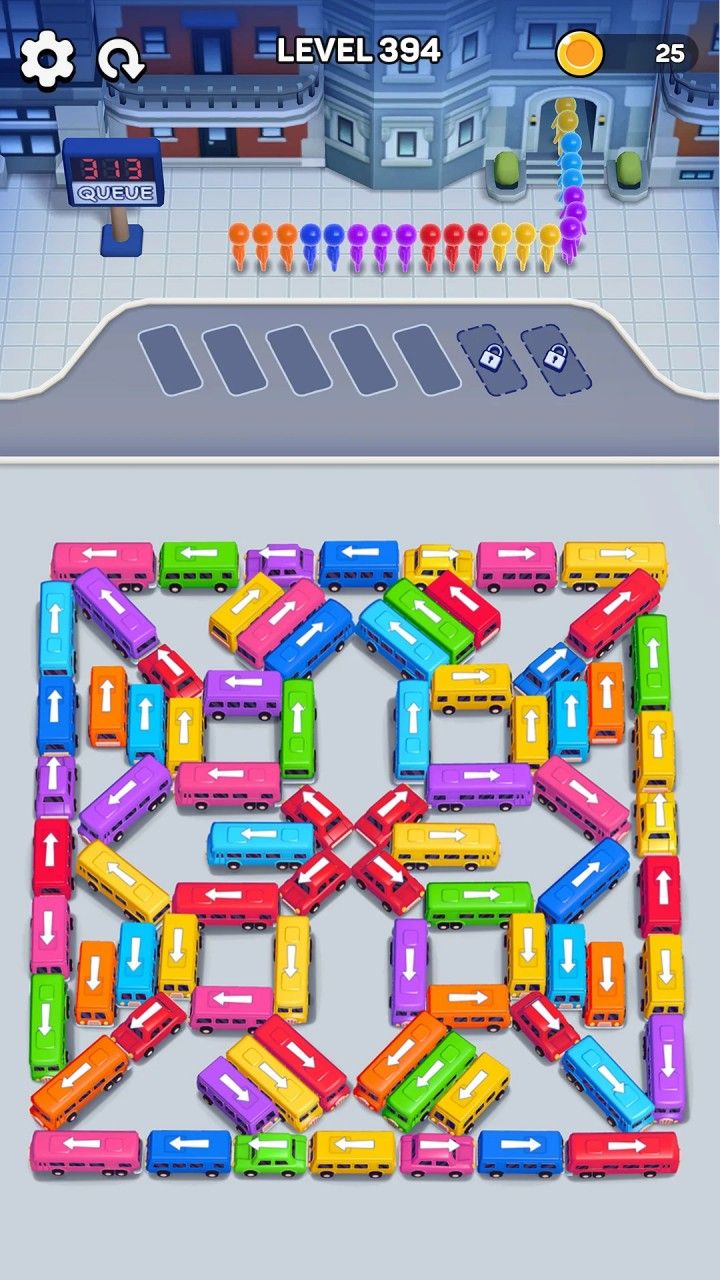Image resolution: width=720 pixels, height=1280 pixels.
Task: Select the small green car
Action: [x=270, y=1153]
